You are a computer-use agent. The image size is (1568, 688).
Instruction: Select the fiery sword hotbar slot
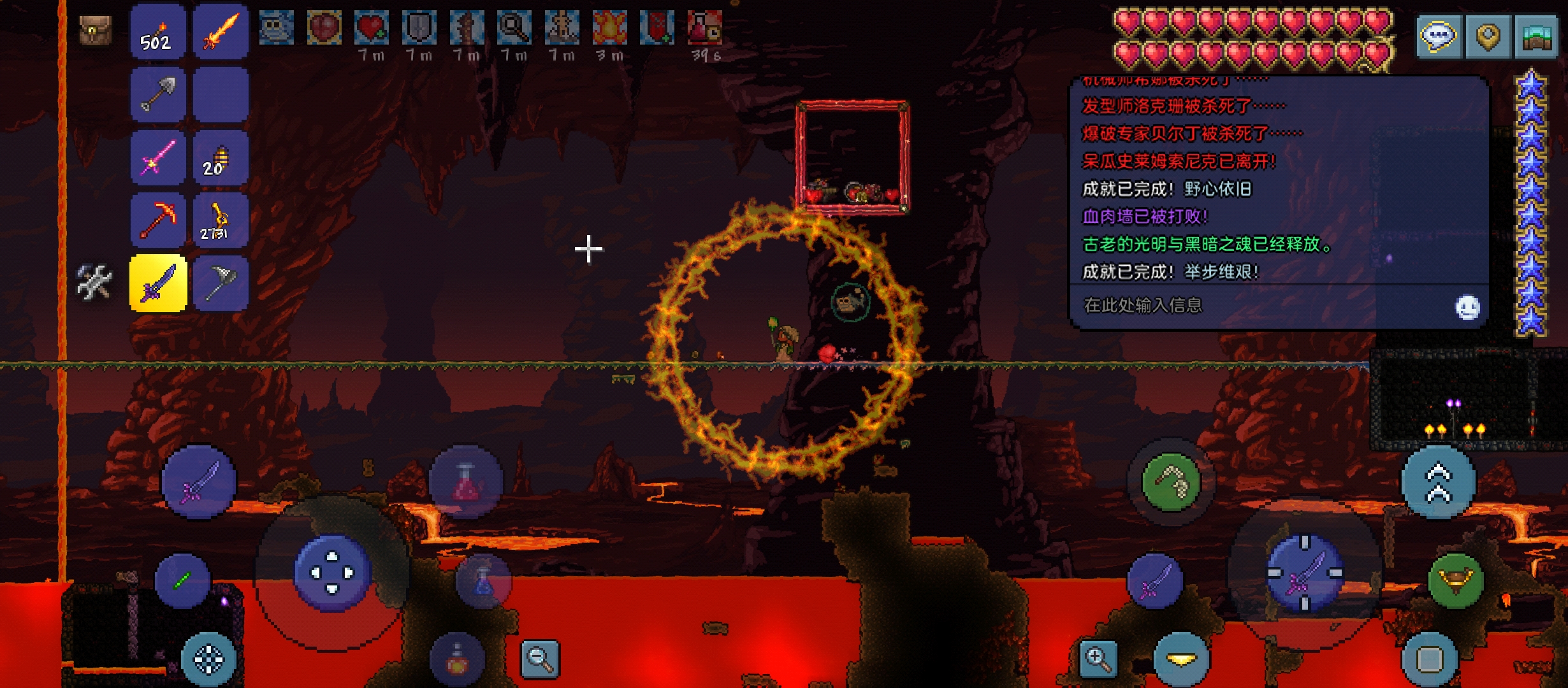coord(221,32)
